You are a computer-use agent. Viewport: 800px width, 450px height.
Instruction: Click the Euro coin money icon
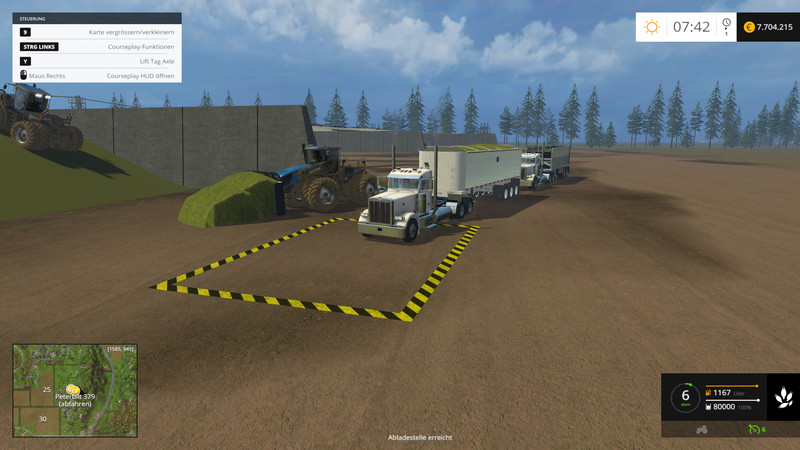(x=749, y=27)
